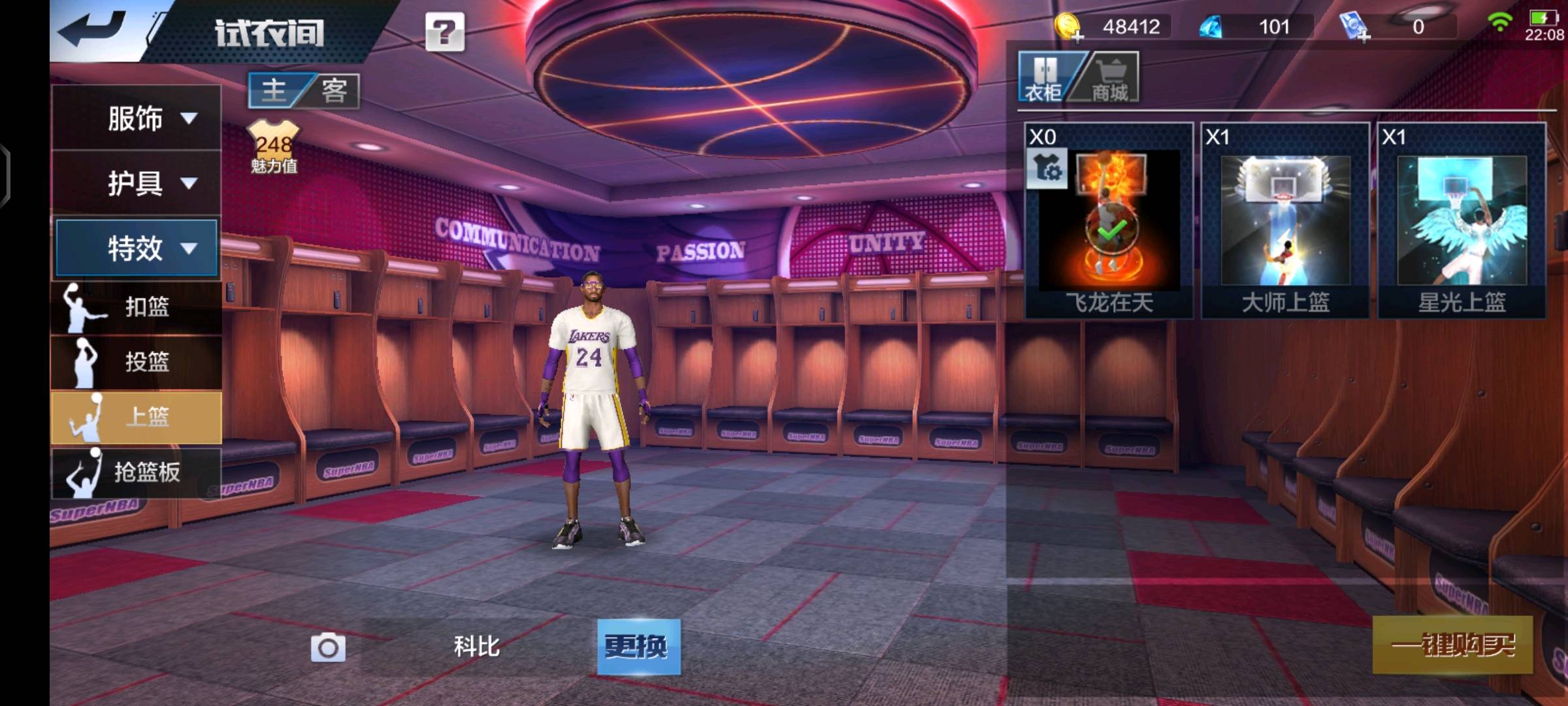
Task: Go back using the arrow button
Action: [91, 29]
